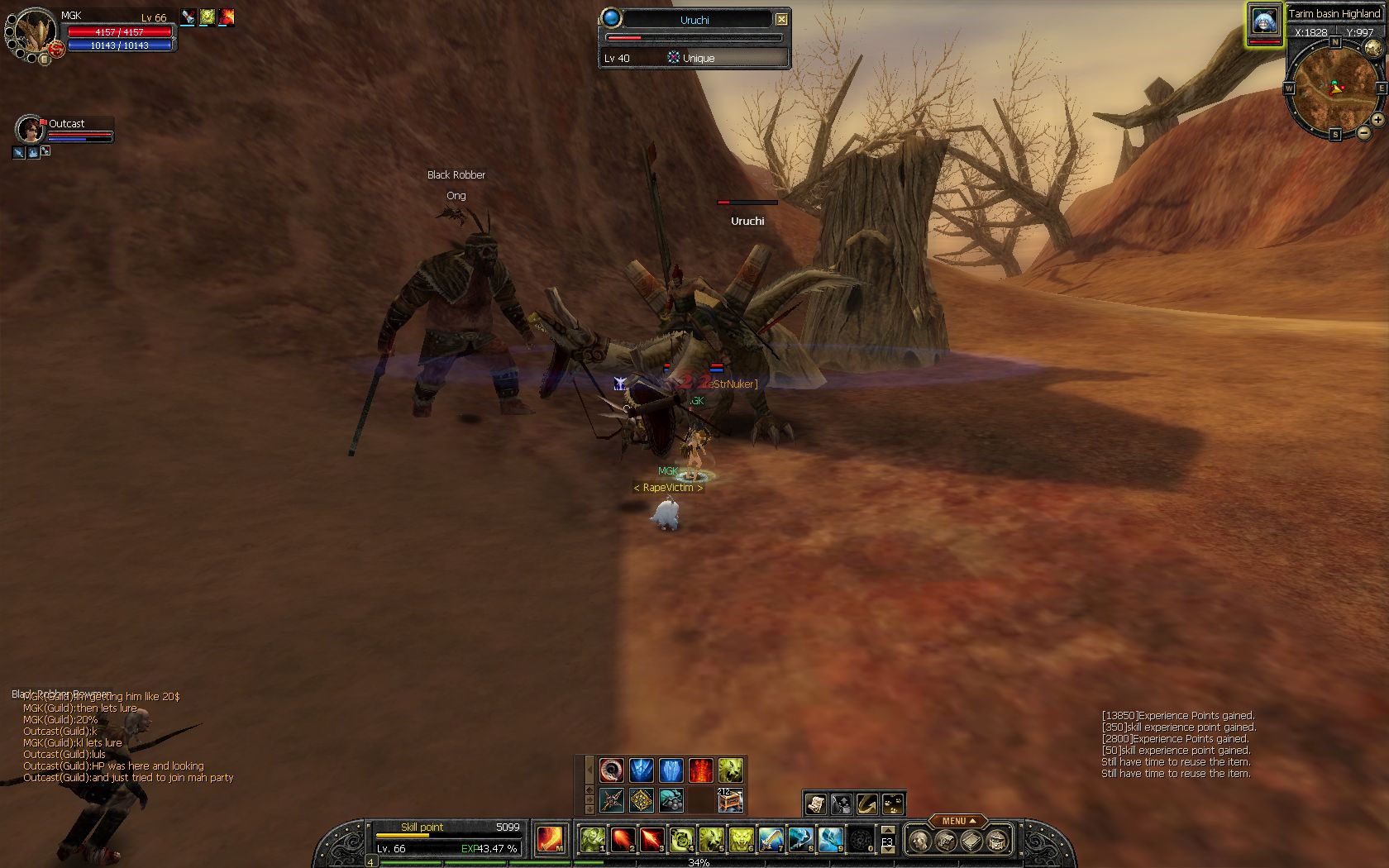Open the character head button in menu bar
Viewport: 1389px width, 868px height.
pyautogui.click(x=919, y=841)
